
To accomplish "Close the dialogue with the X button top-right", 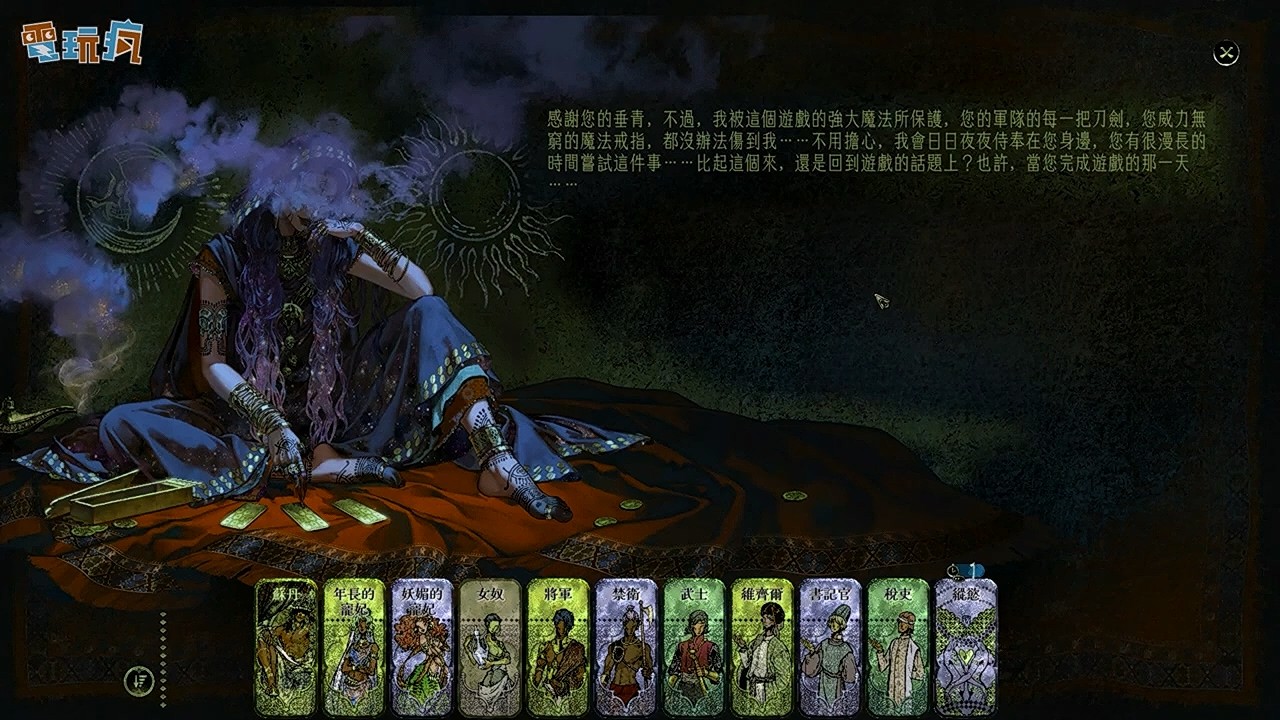I will point(1224,53).
